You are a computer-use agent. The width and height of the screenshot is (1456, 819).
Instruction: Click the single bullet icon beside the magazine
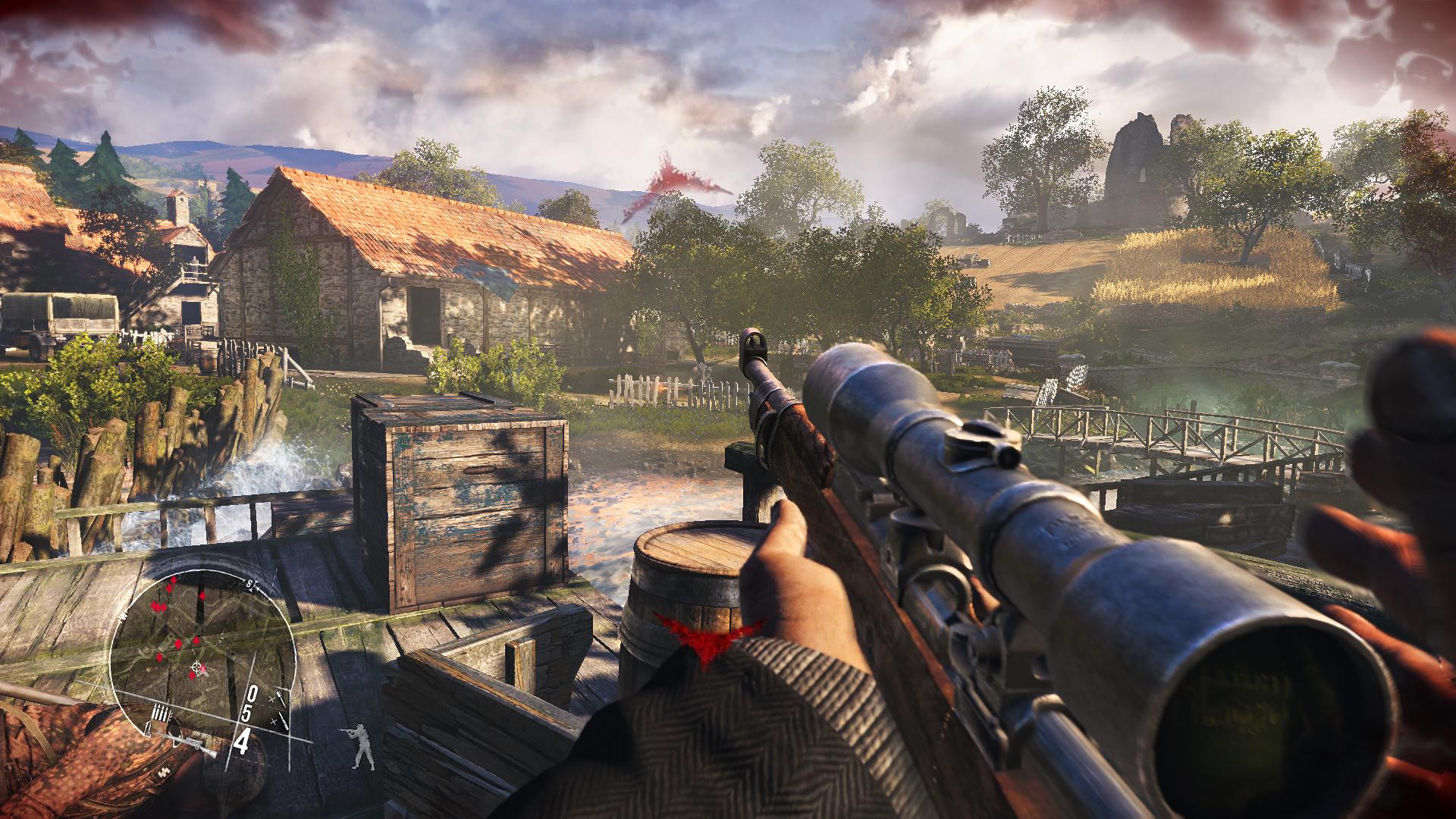148,730
